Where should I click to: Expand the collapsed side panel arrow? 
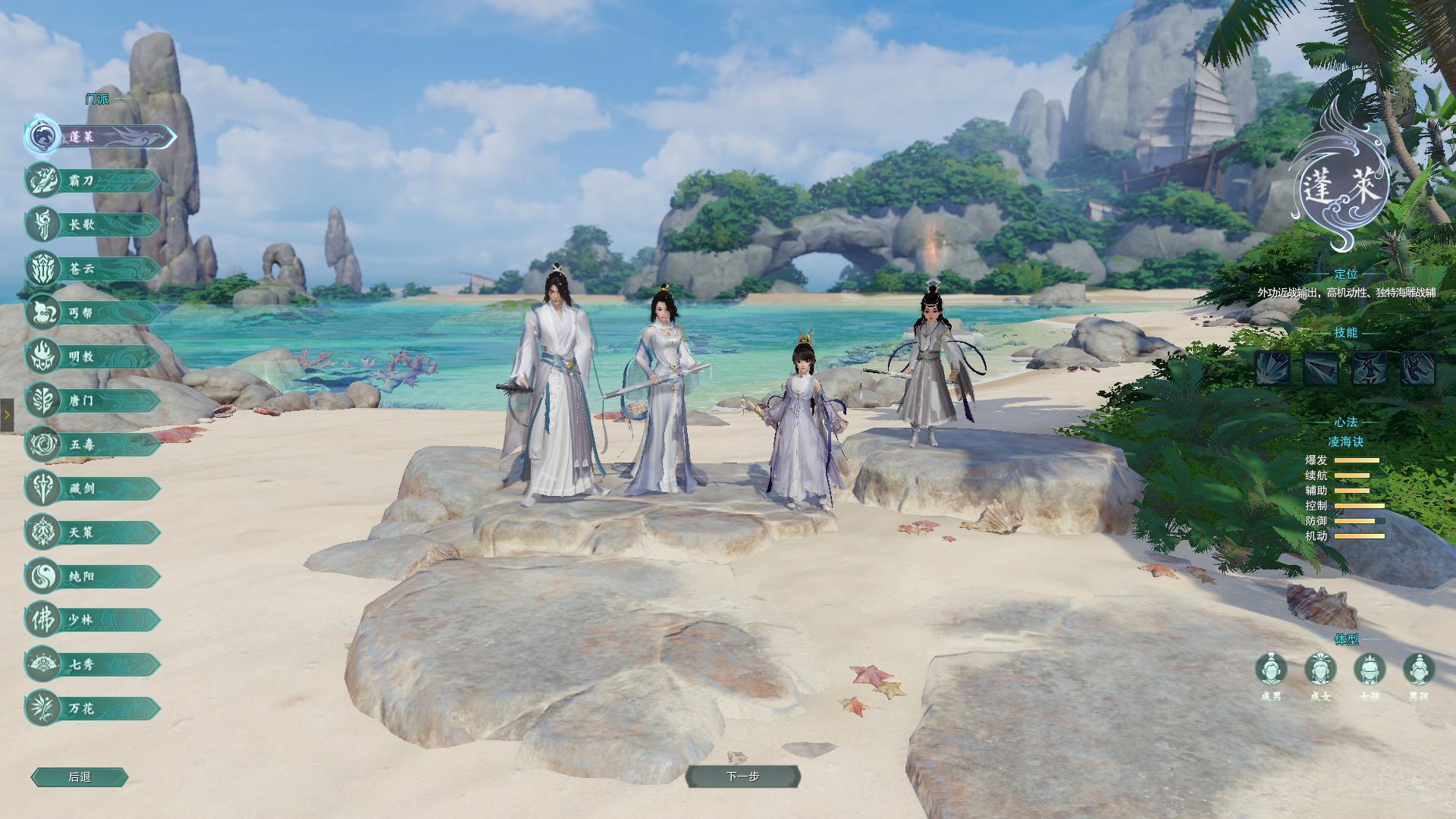tap(8, 415)
